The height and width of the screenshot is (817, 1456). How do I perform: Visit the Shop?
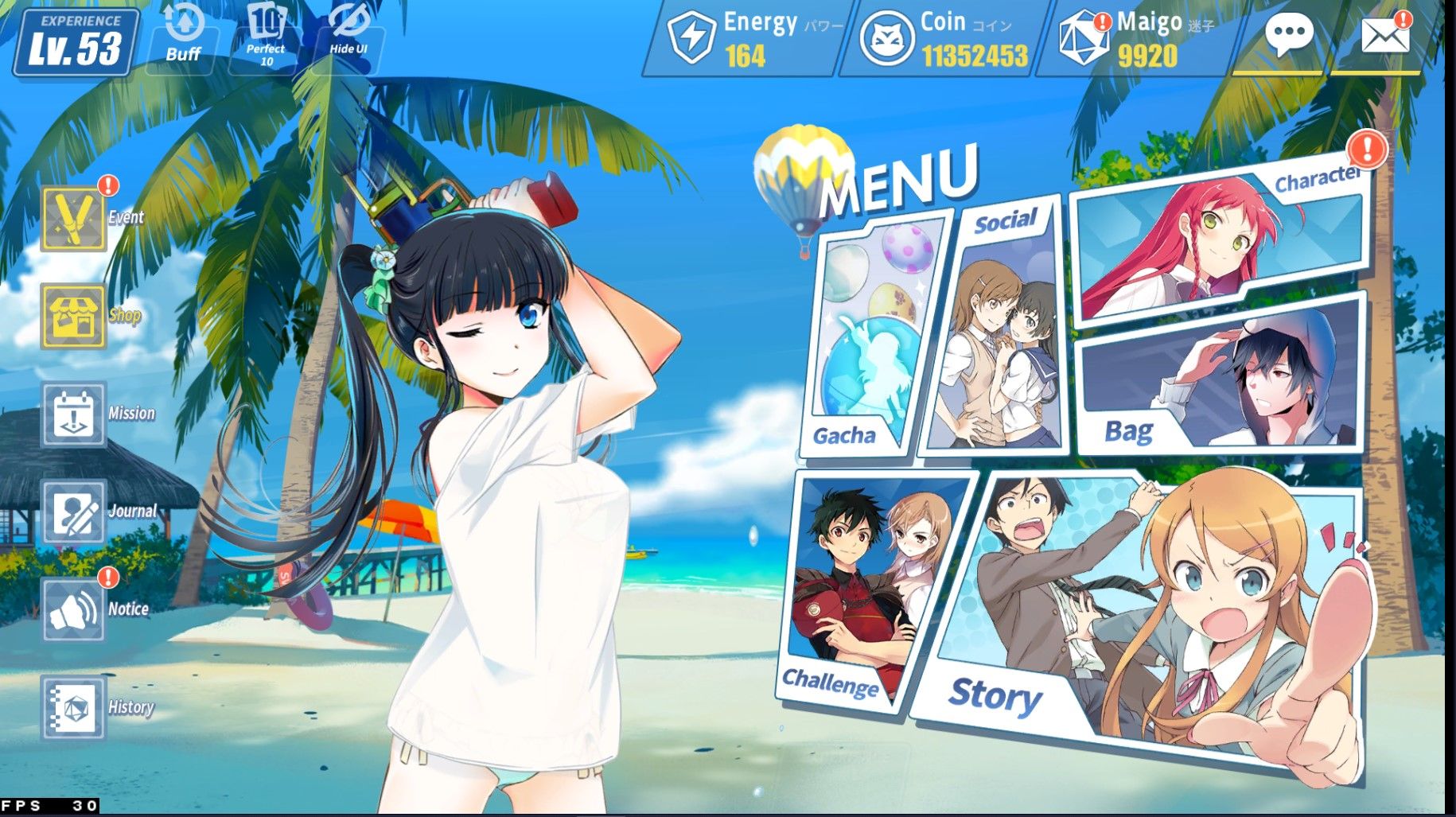pos(74,317)
